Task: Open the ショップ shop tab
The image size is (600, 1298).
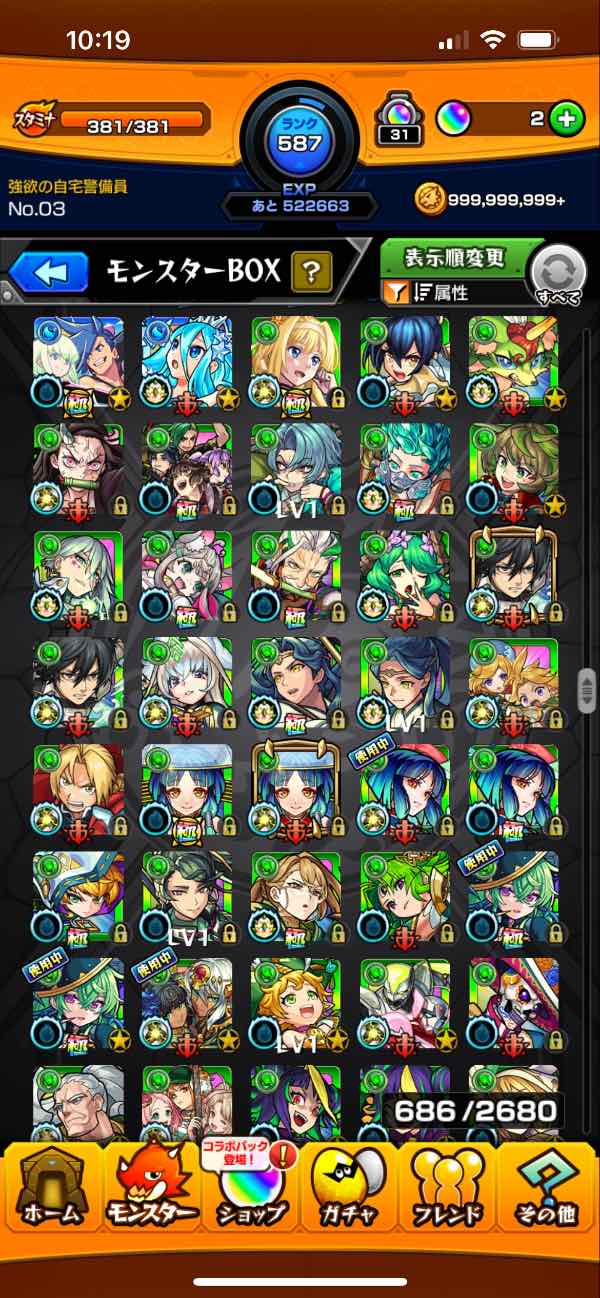Action: coord(250,1186)
